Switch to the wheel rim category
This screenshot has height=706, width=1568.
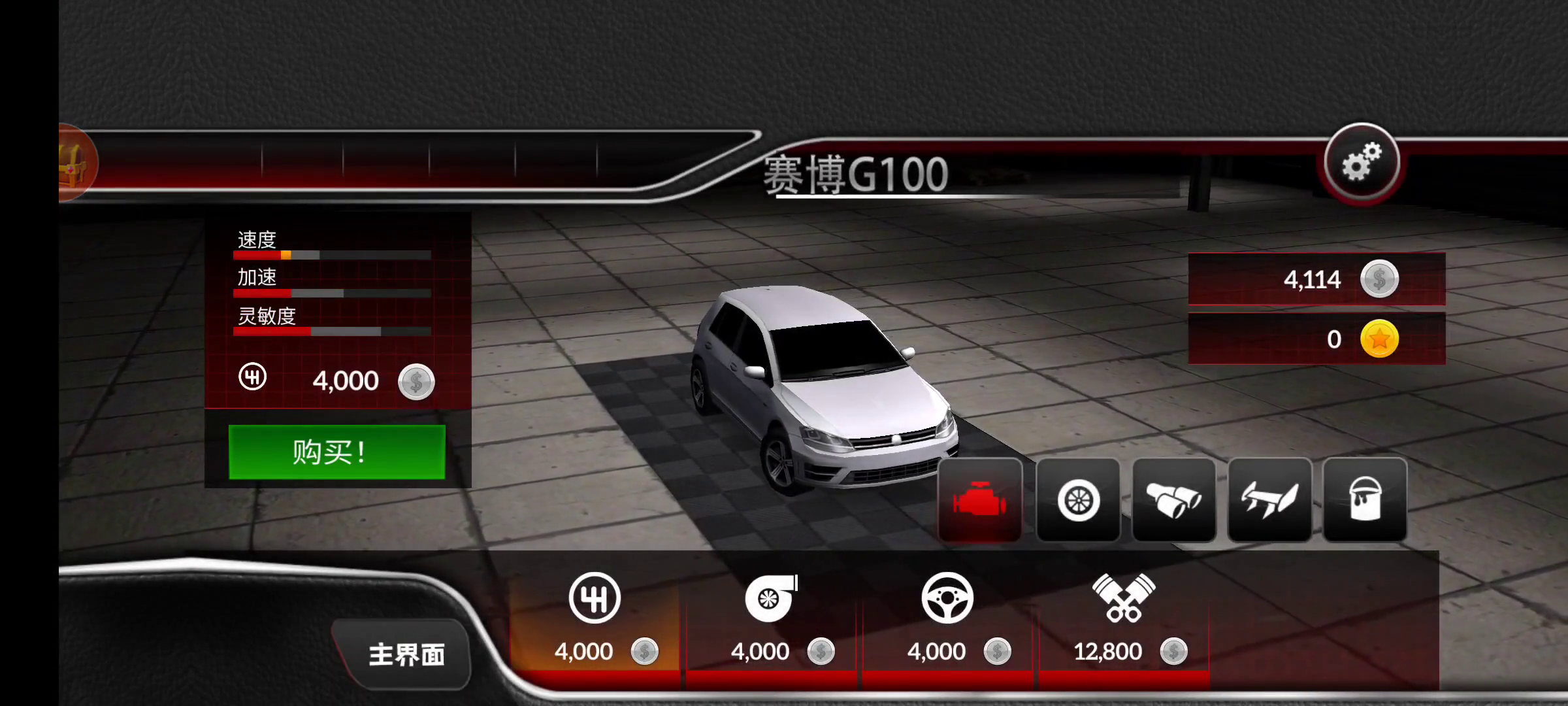(x=1078, y=500)
